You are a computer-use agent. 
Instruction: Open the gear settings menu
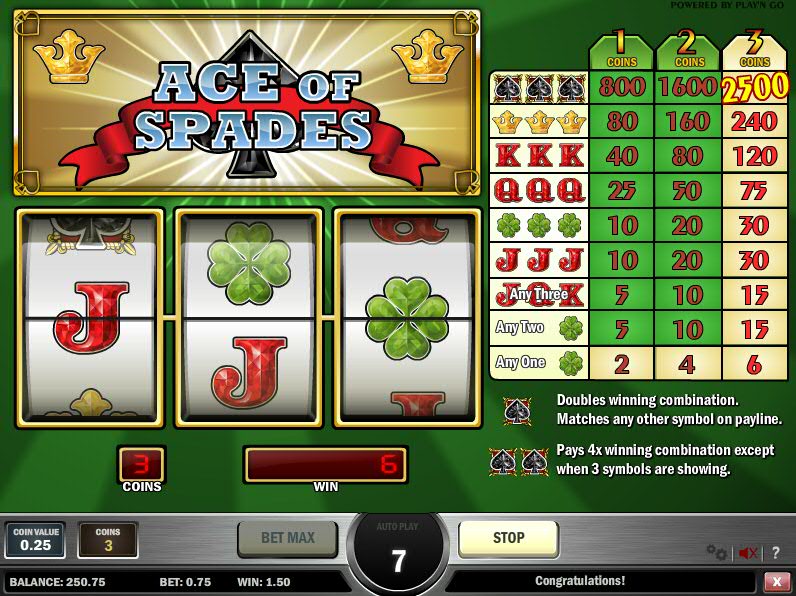click(716, 552)
